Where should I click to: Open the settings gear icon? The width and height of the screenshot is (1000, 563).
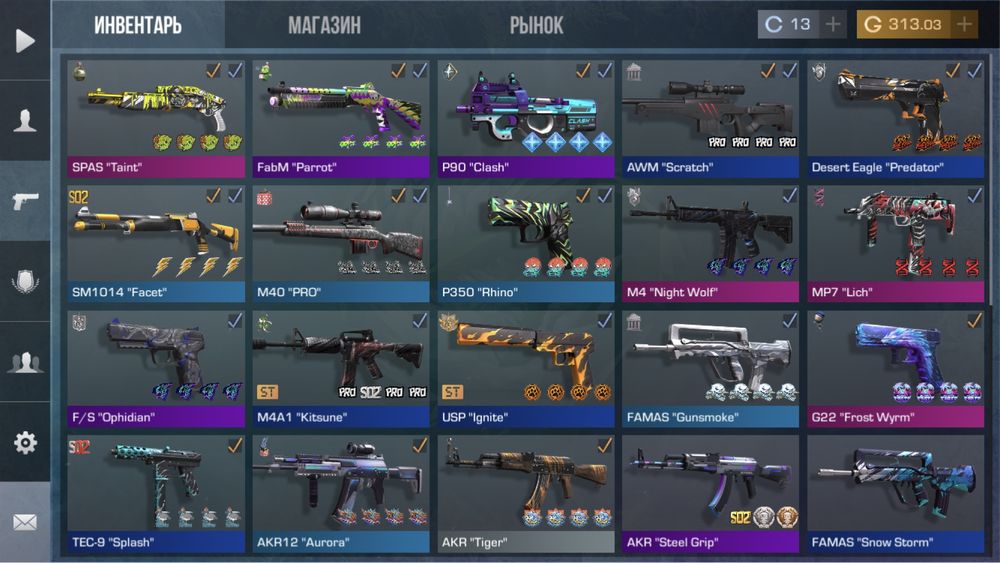pyautogui.click(x=25, y=442)
